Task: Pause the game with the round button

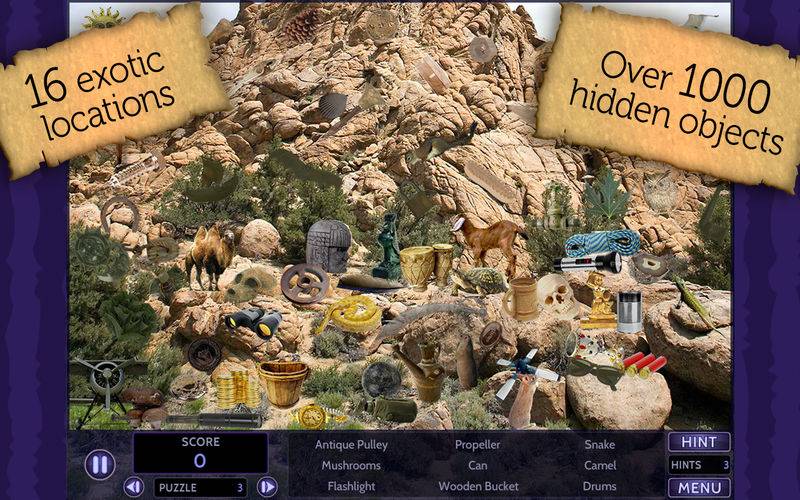Action: tap(99, 464)
